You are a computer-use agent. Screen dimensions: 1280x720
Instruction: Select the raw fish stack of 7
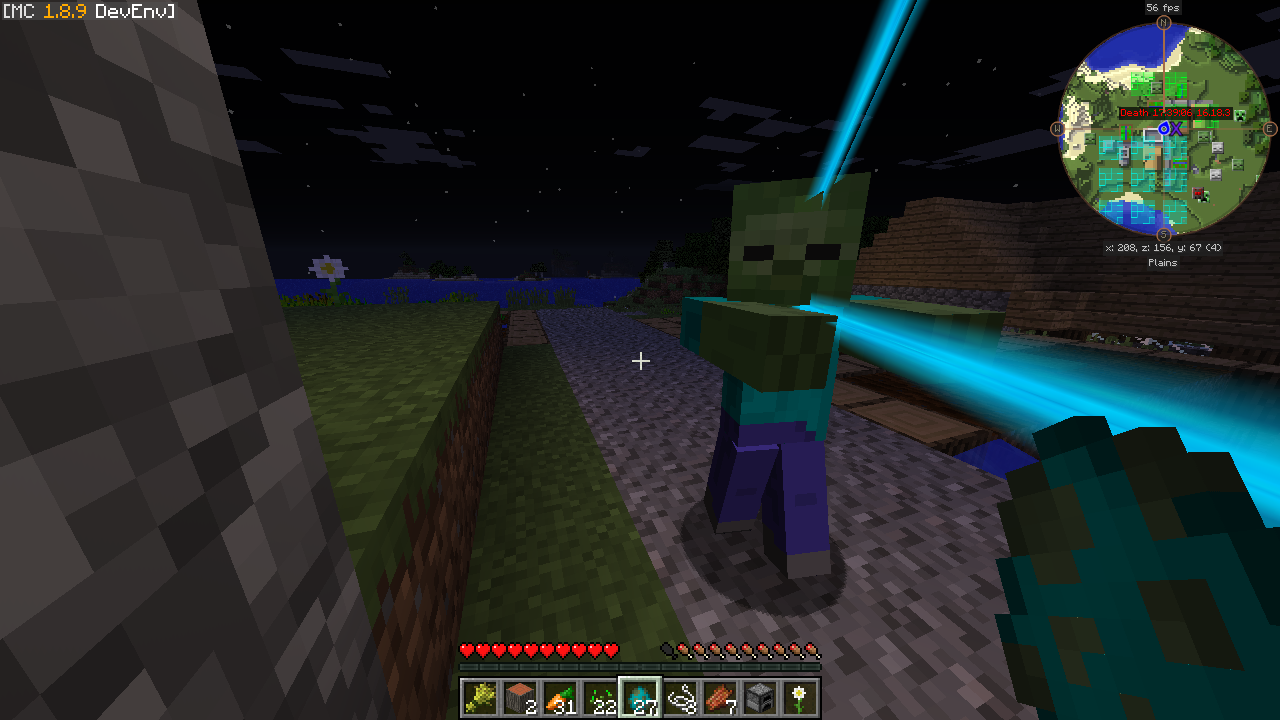point(720,697)
